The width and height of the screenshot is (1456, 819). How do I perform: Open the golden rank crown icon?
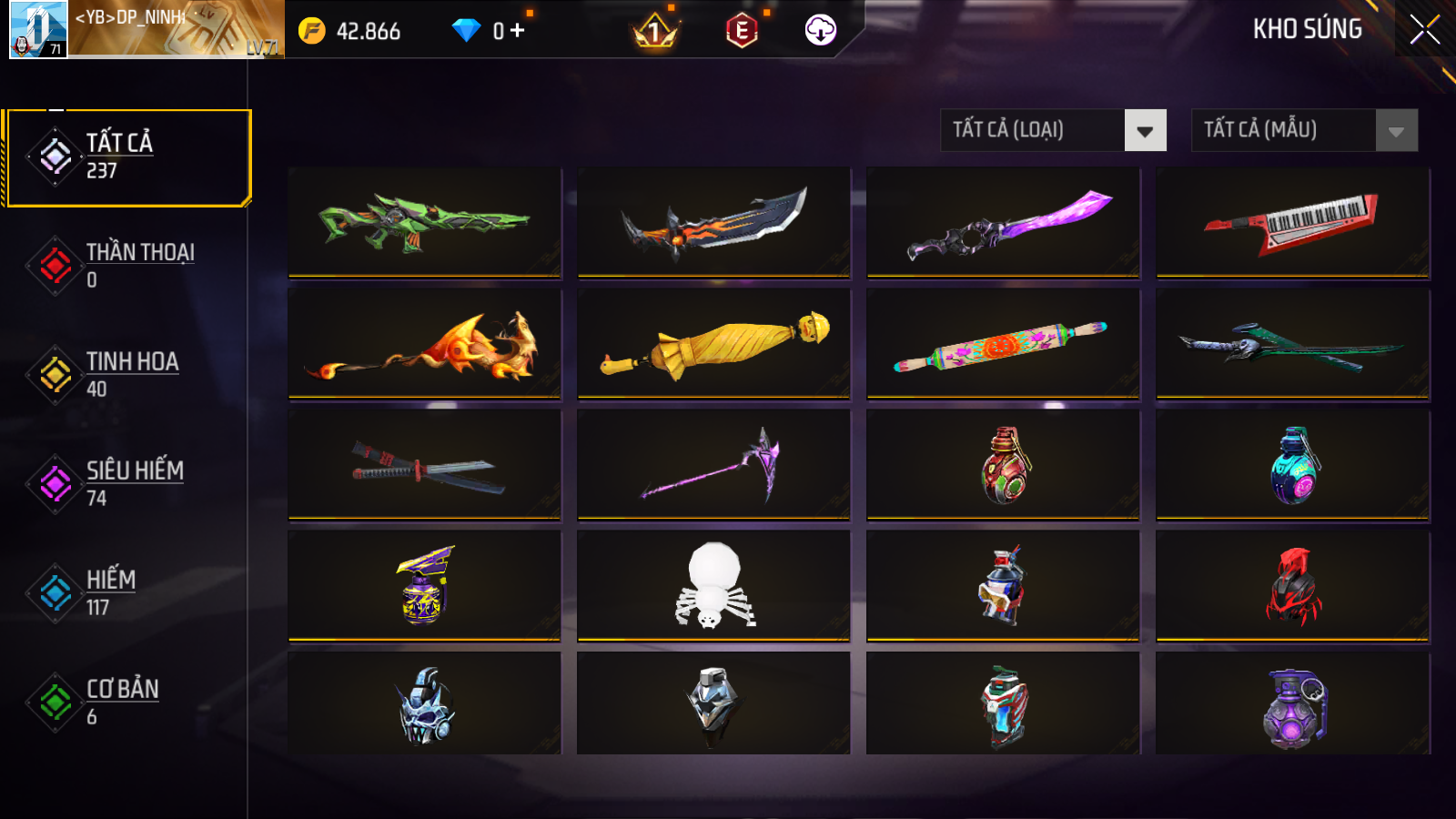click(x=655, y=33)
